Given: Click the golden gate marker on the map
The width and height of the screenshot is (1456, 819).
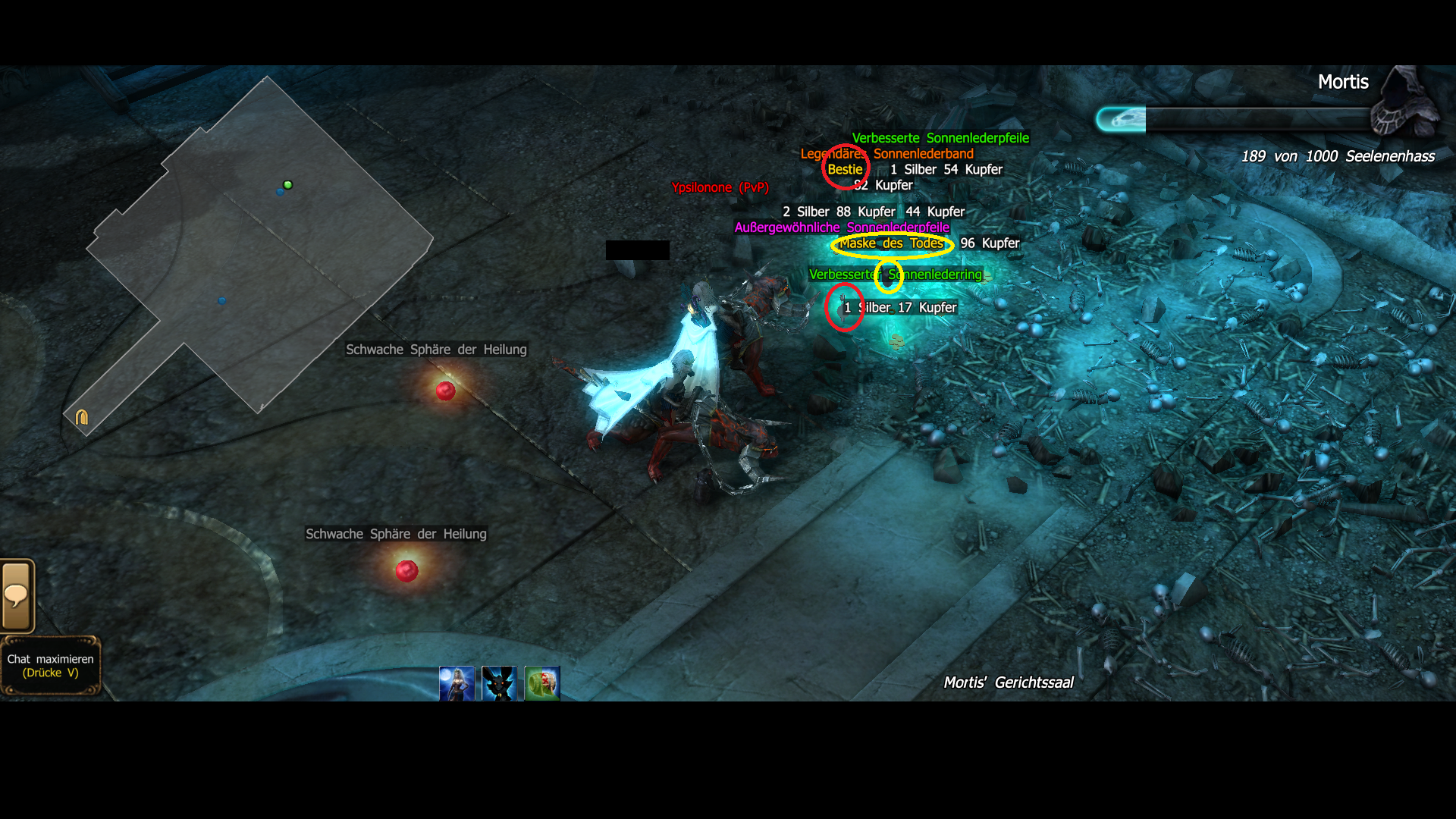Looking at the screenshot, I should click(82, 417).
